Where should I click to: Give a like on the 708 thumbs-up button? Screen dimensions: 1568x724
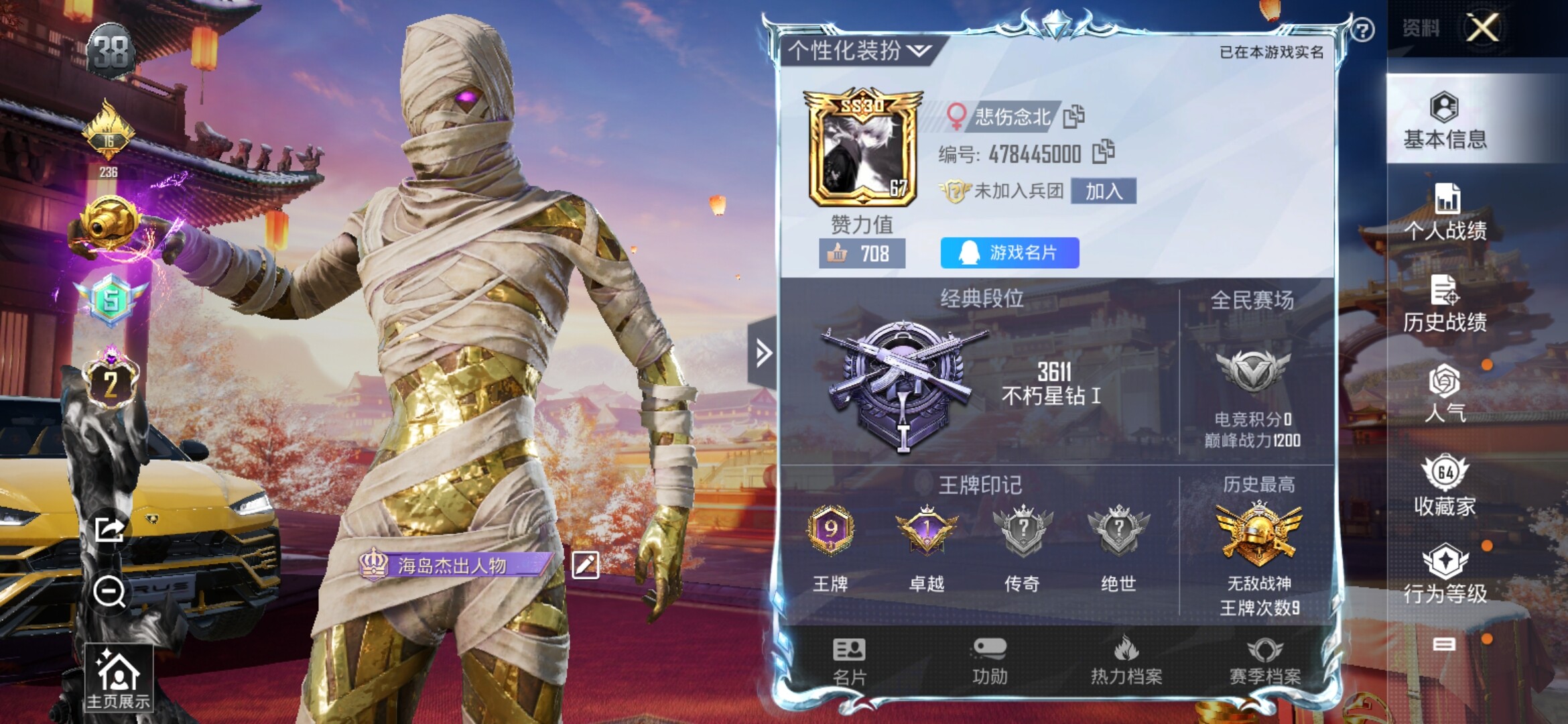tap(862, 253)
